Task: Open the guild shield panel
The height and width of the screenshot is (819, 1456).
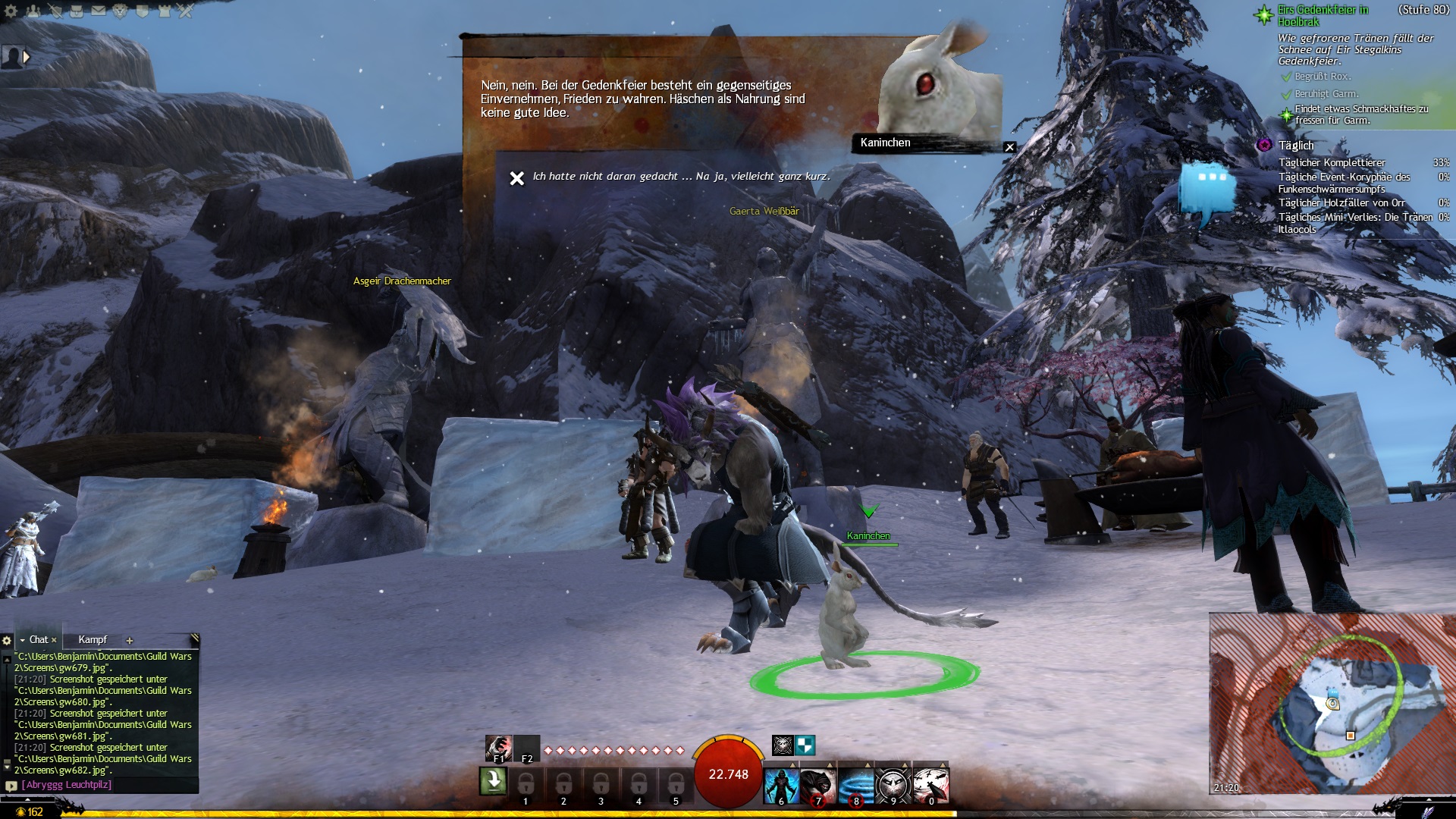Action: click(143, 11)
